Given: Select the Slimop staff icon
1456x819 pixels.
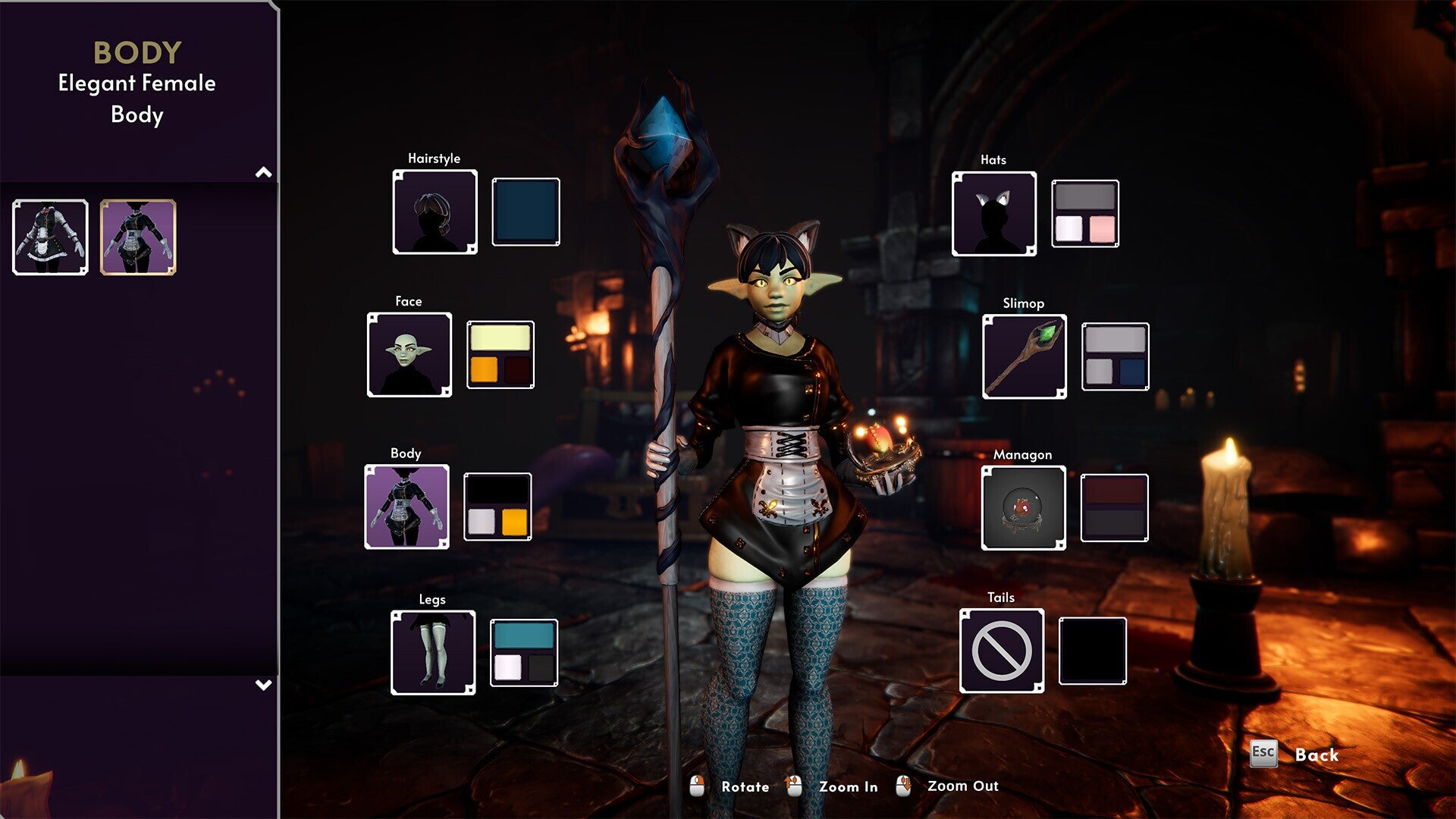Looking at the screenshot, I should pos(1024,356).
